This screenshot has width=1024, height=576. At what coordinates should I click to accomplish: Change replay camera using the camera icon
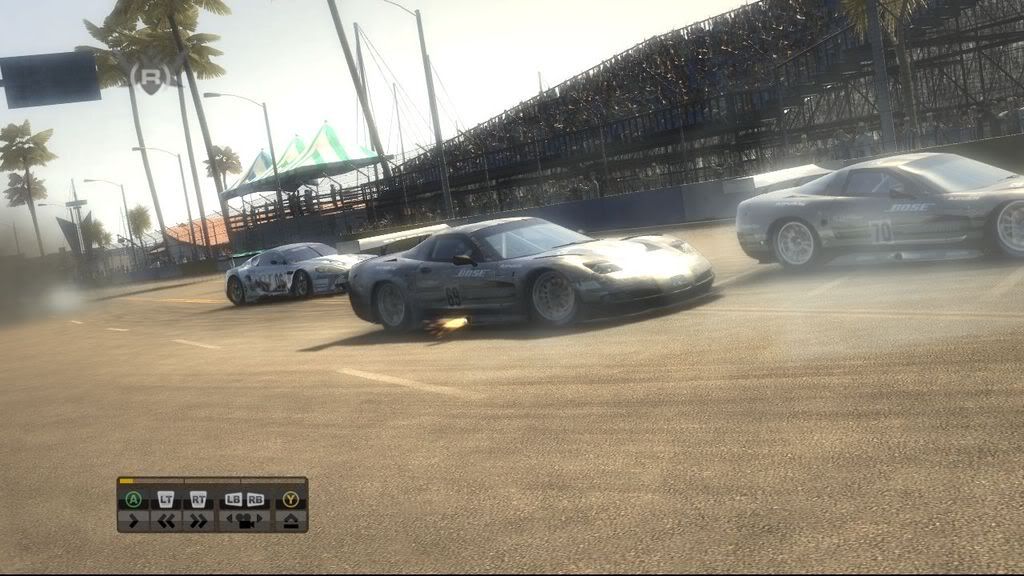pyautogui.click(x=245, y=520)
